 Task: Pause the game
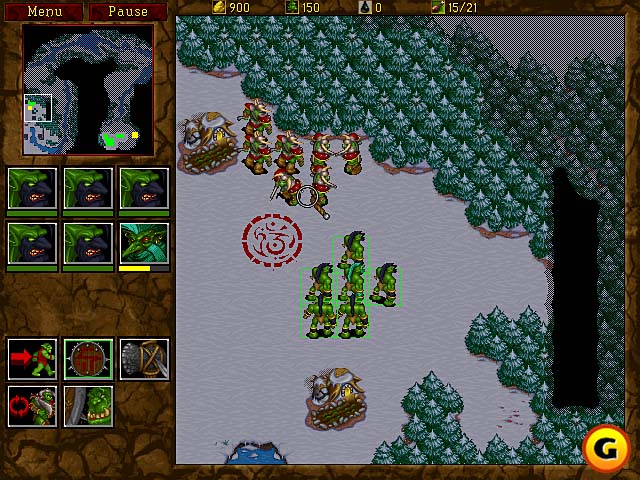[127, 11]
